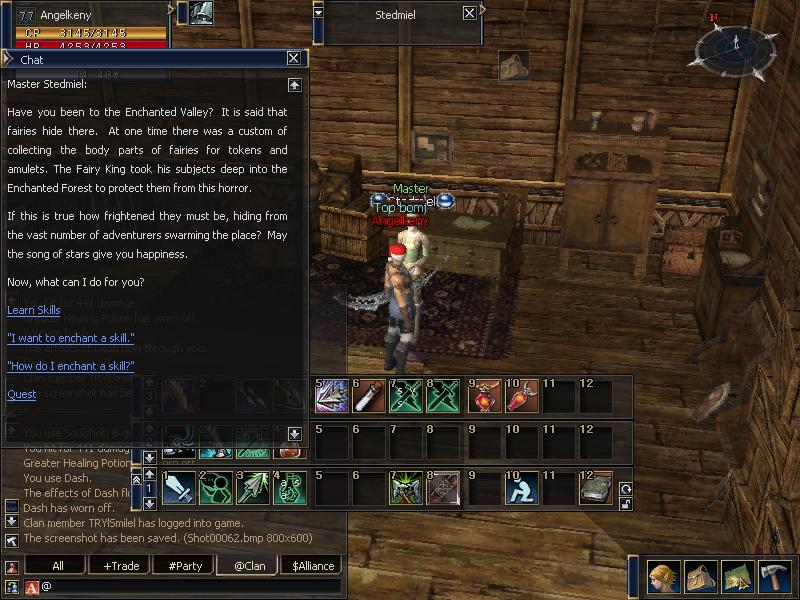800x600 pixels.
Task: Click the chat text input field
Action: (190, 586)
